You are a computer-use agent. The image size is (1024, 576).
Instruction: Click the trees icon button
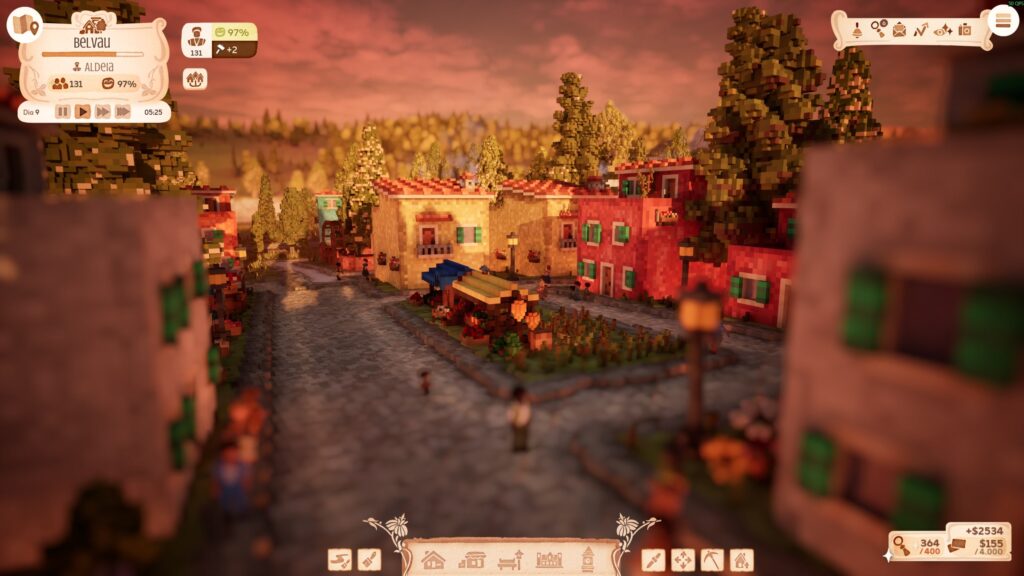195,79
